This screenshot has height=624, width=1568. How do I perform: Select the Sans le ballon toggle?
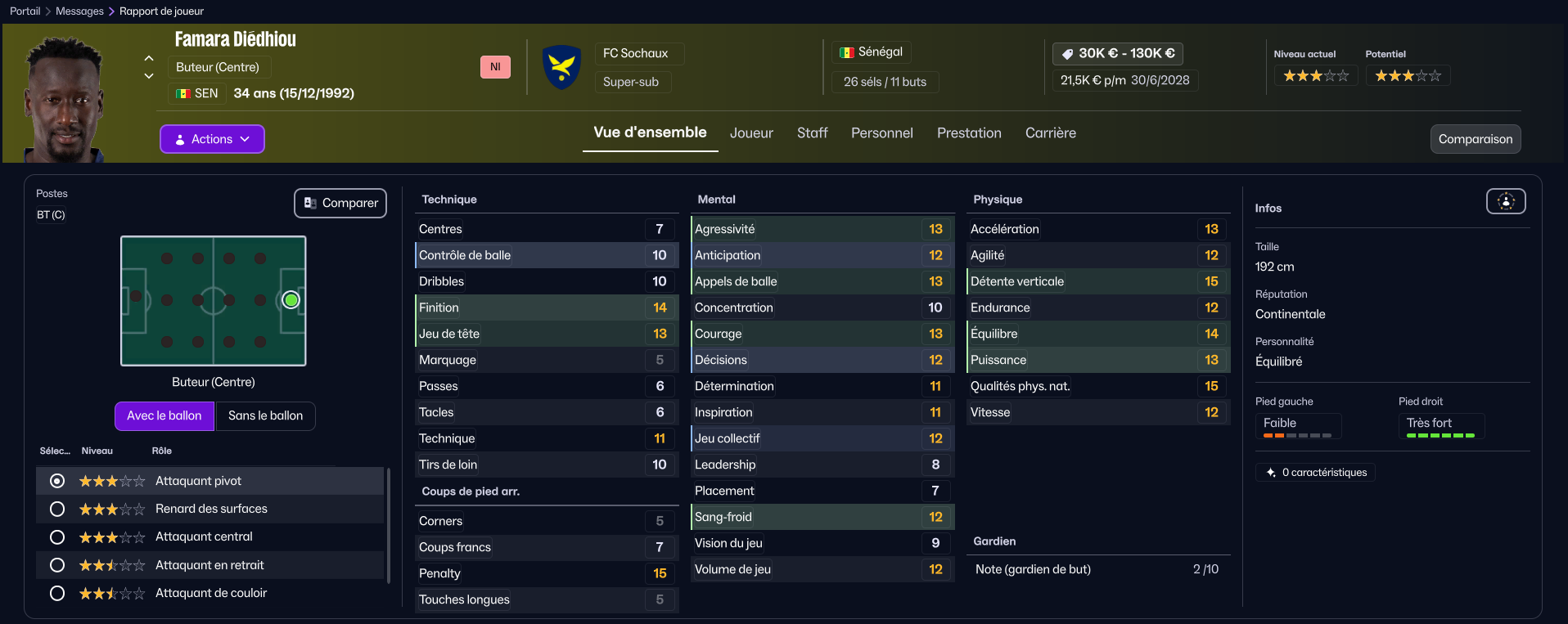pos(265,415)
